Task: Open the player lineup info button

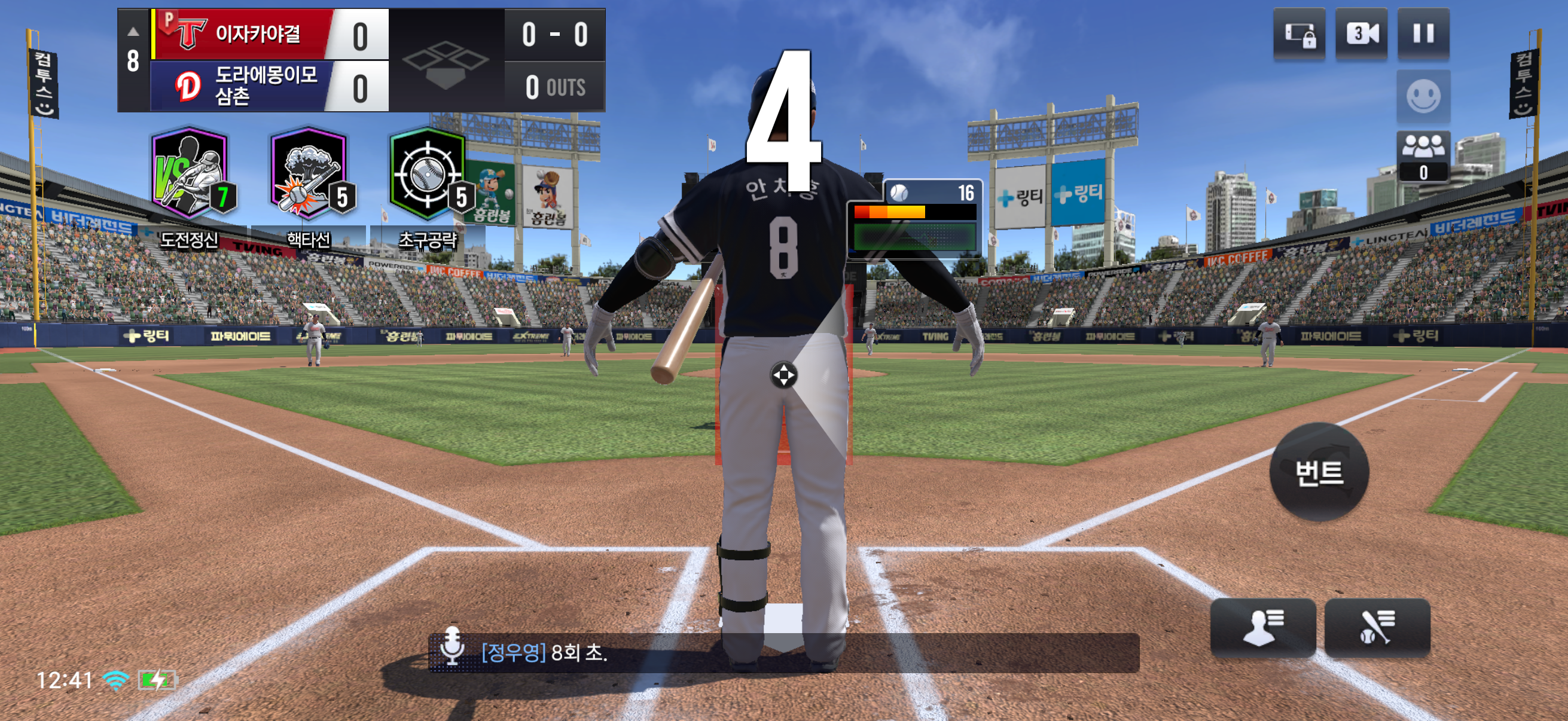Action: click(x=1262, y=627)
